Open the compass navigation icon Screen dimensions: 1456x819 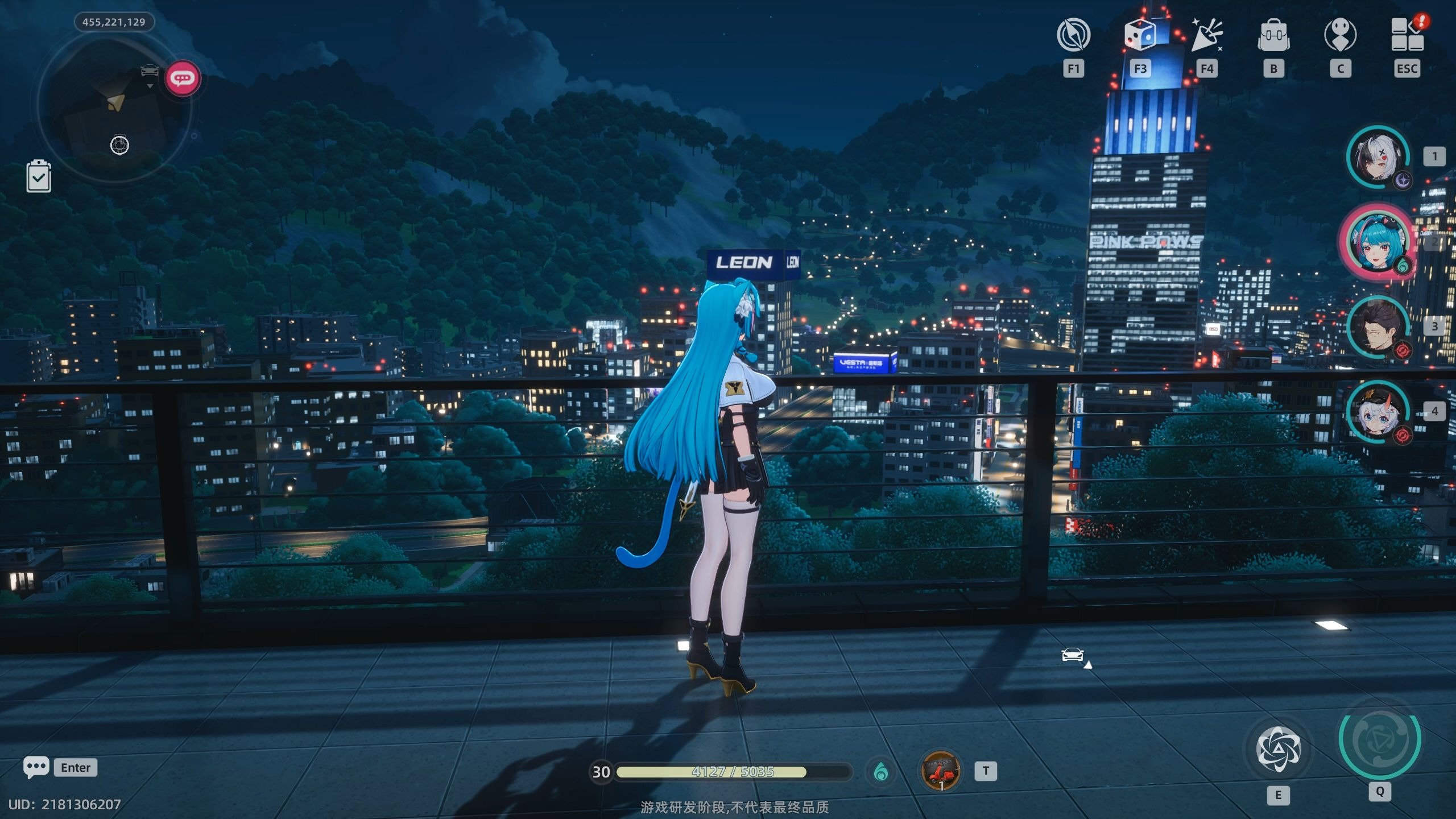coord(1073,35)
